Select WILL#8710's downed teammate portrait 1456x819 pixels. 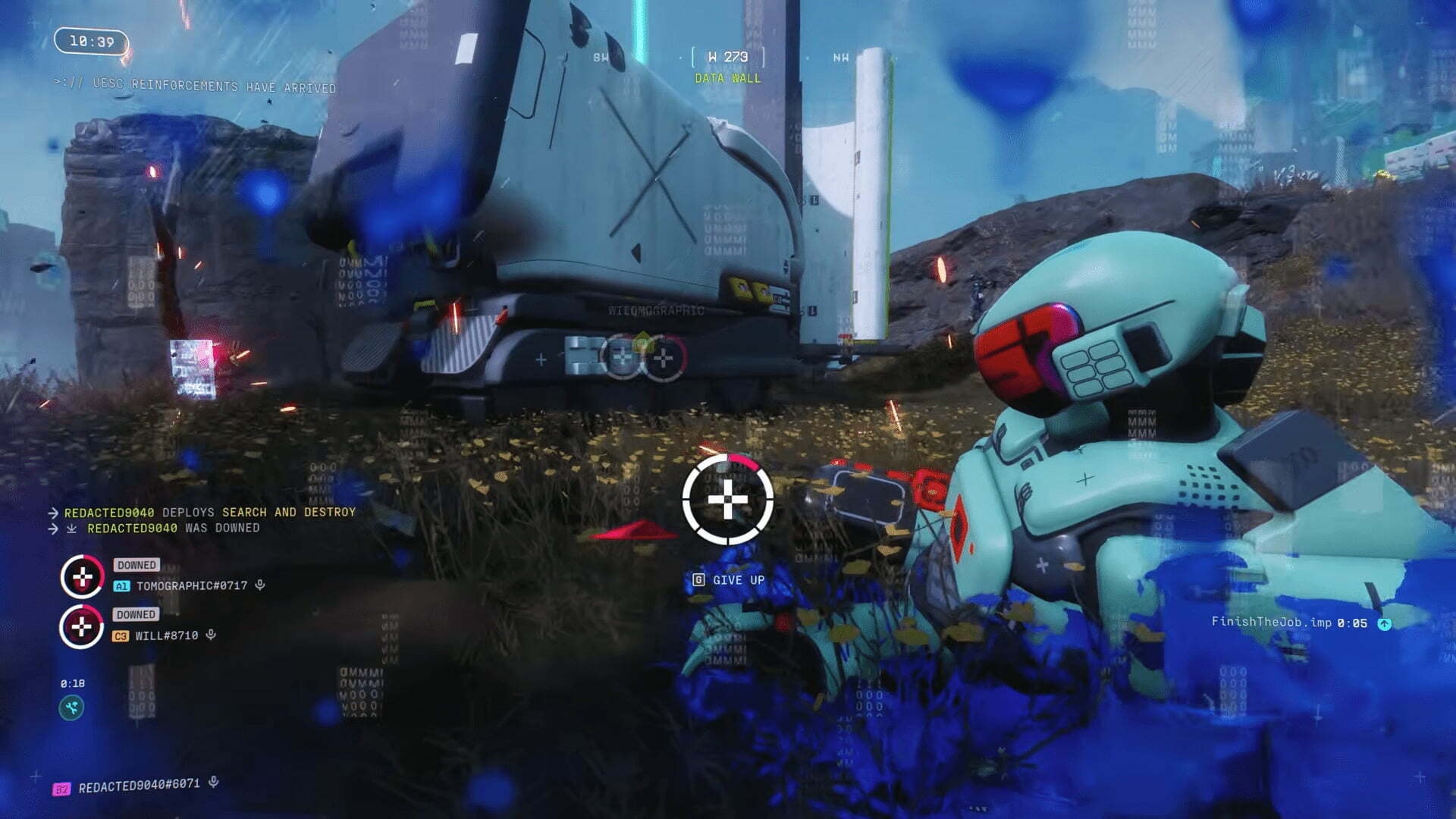coord(82,627)
